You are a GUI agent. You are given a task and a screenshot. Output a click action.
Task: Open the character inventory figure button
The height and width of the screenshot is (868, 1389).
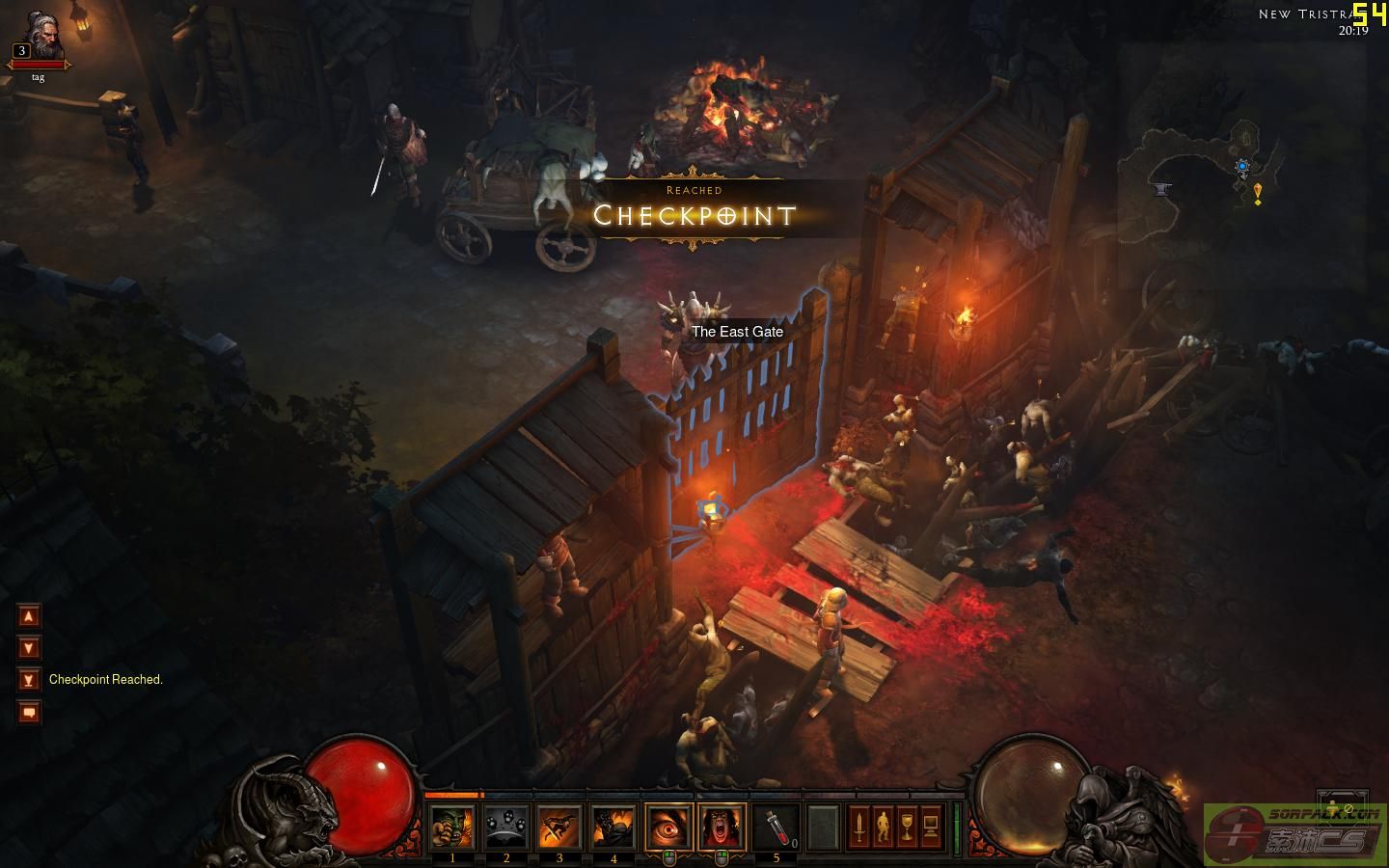tap(883, 827)
